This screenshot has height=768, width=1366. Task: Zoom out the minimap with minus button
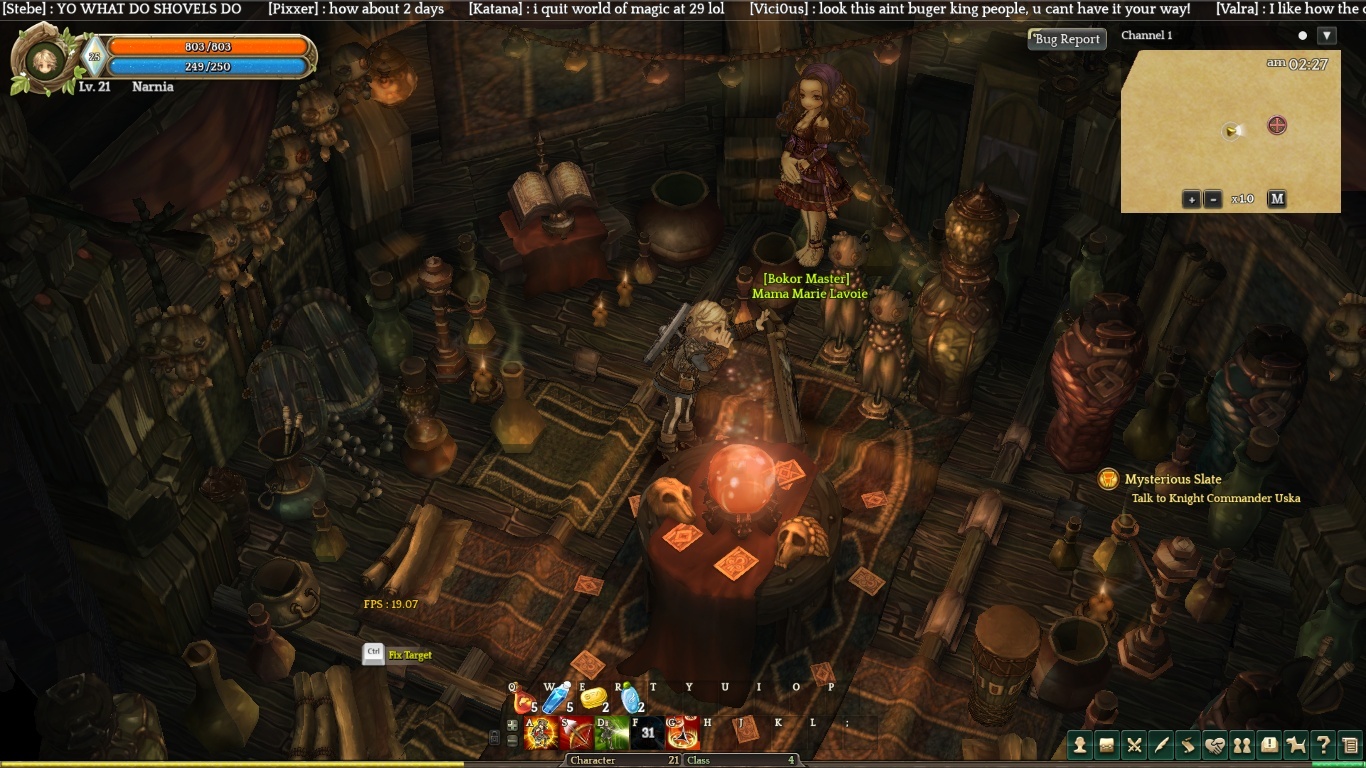1213,199
